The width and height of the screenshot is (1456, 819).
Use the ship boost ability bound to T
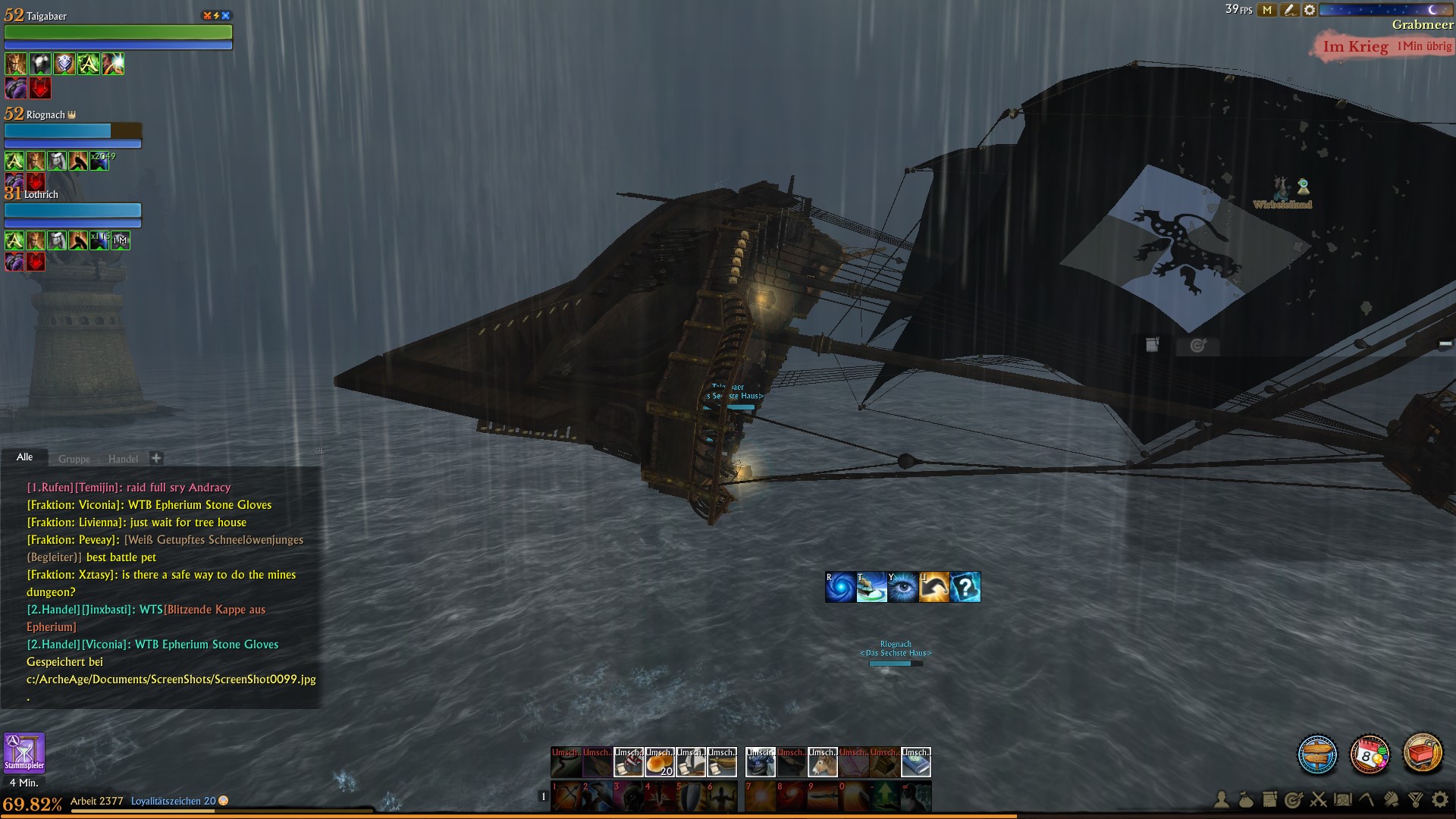(x=872, y=586)
